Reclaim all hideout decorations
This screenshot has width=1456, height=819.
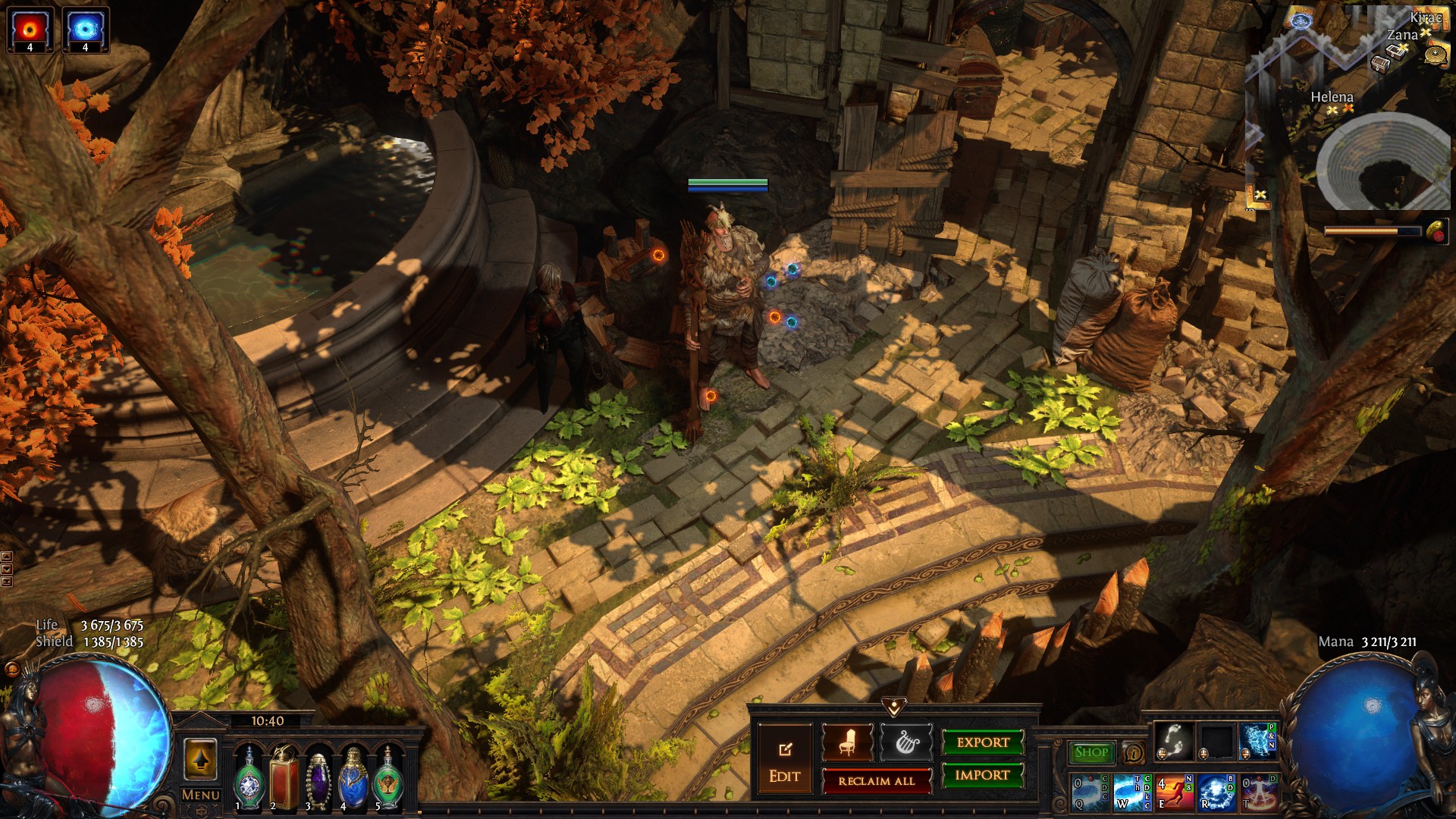coord(877,781)
